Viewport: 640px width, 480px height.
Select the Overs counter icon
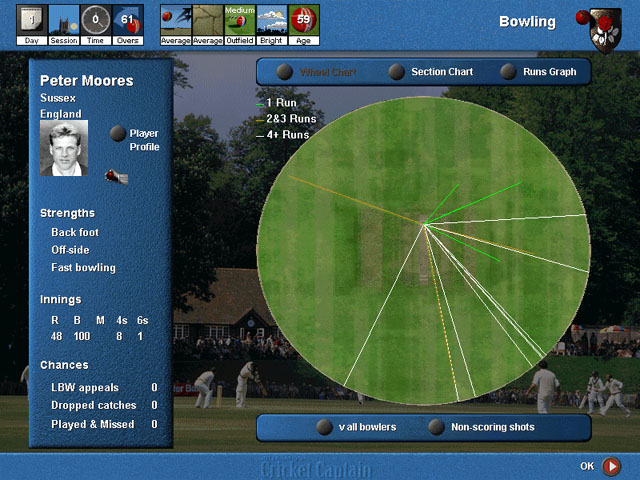pos(127,22)
